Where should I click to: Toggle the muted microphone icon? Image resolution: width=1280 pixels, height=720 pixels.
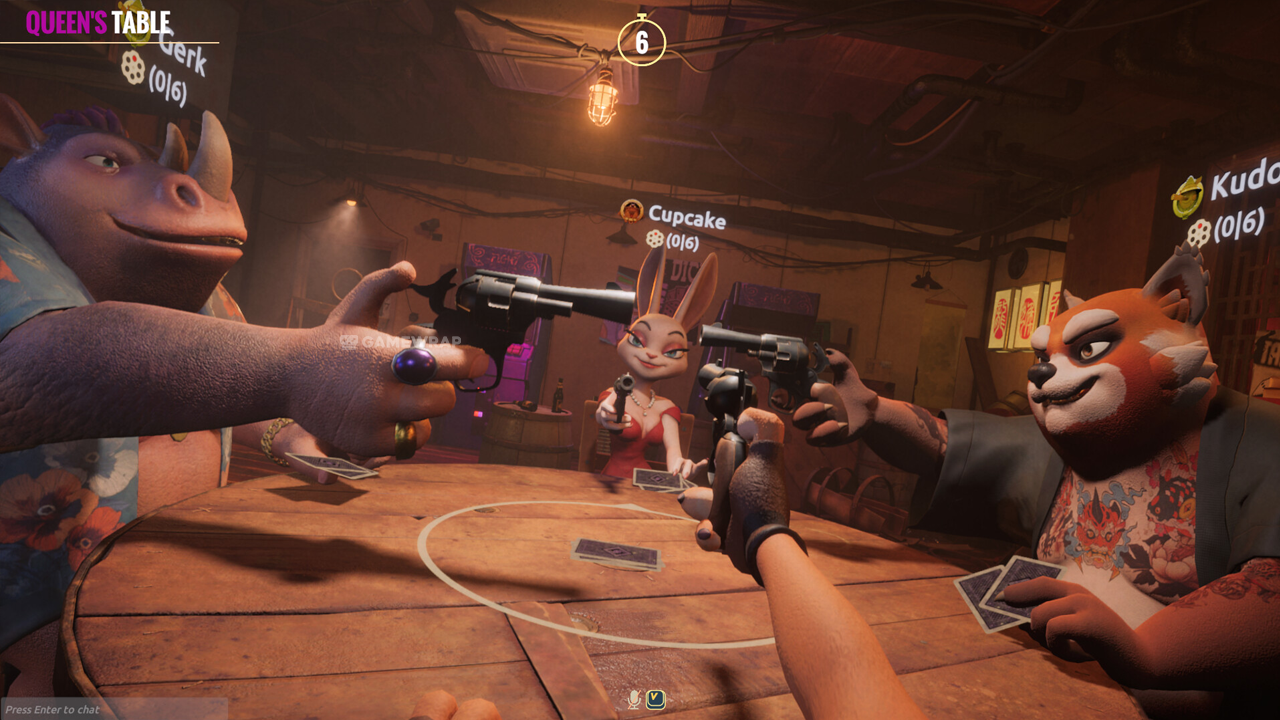pos(633,698)
